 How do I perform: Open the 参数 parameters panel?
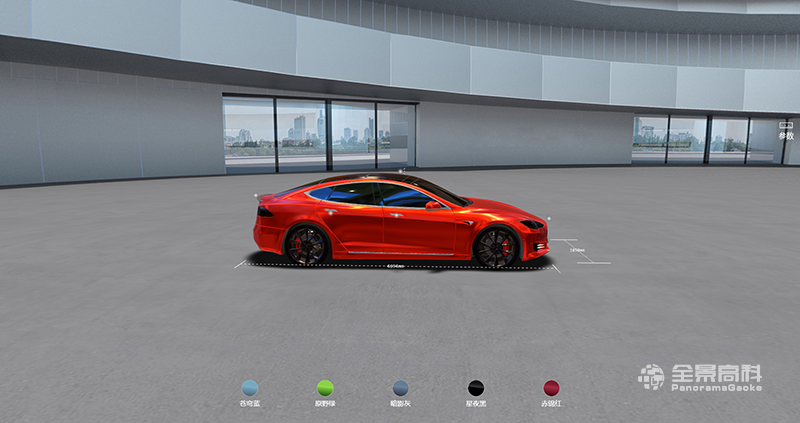tap(785, 130)
